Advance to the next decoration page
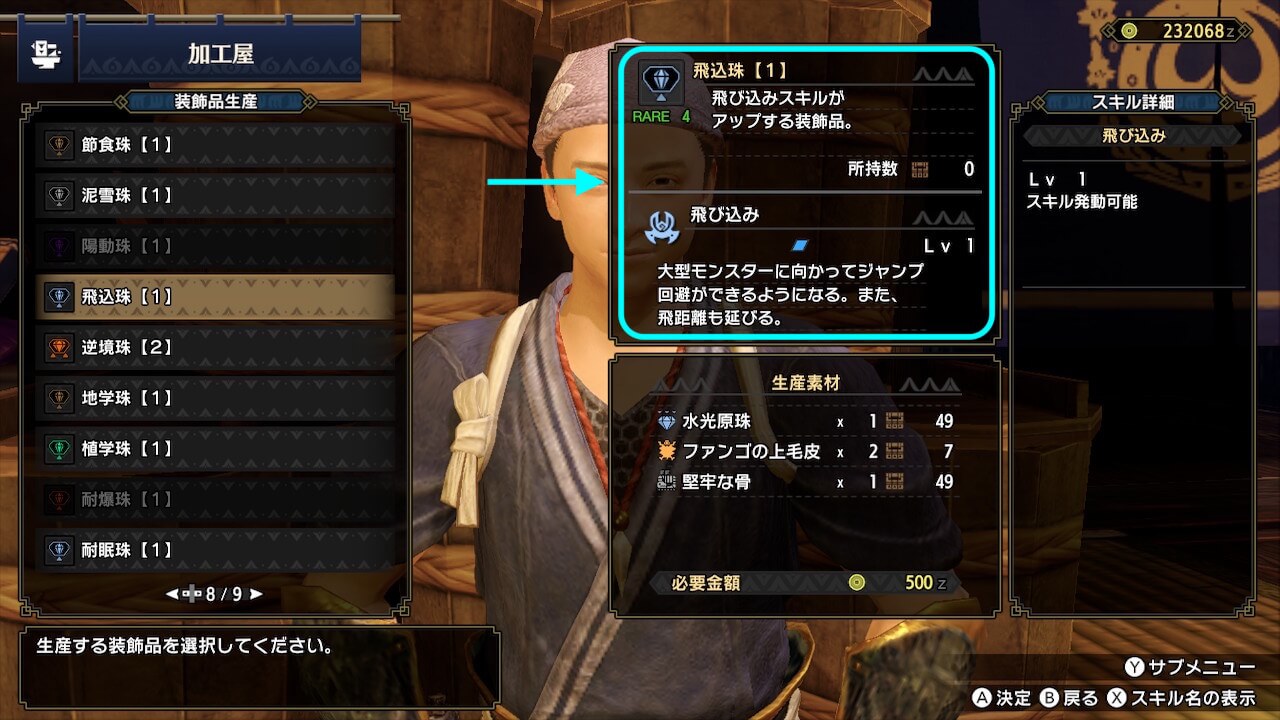Screen dimensions: 1280x720 [x=257, y=594]
